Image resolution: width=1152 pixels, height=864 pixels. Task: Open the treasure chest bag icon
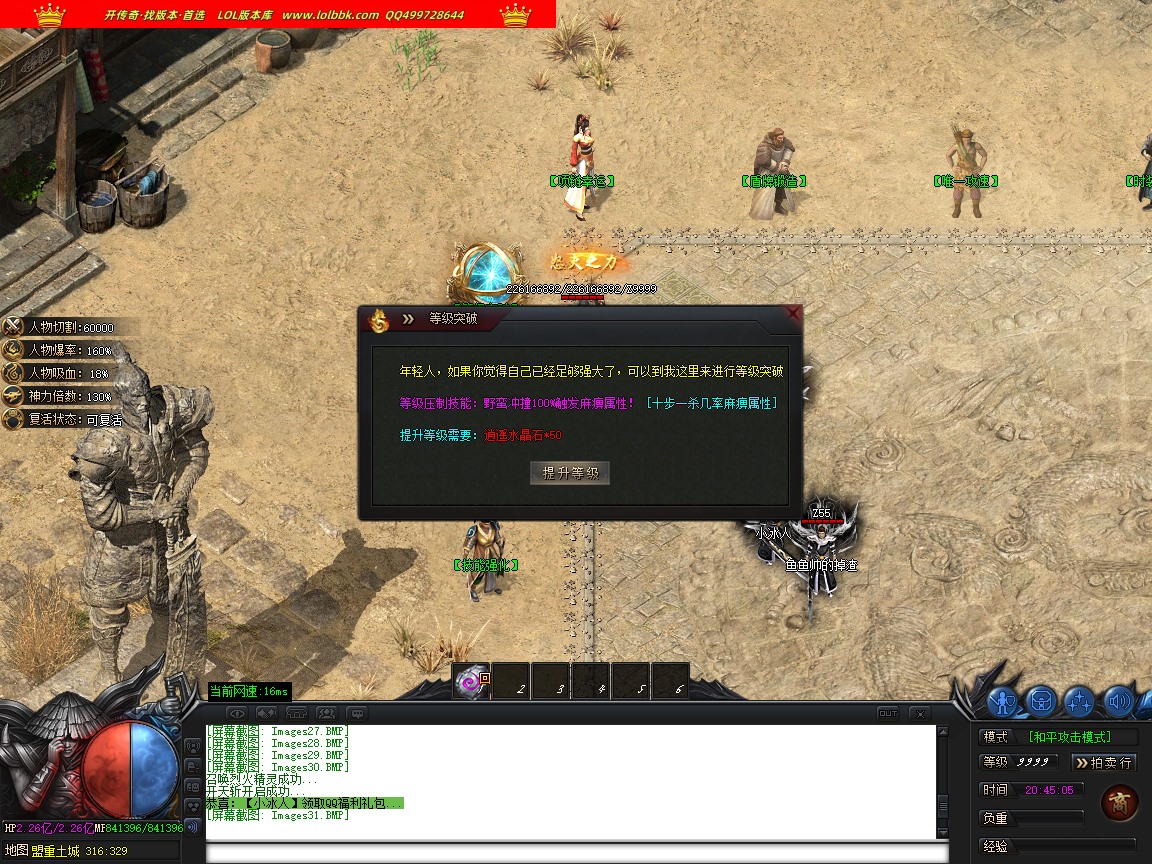(1041, 701)
